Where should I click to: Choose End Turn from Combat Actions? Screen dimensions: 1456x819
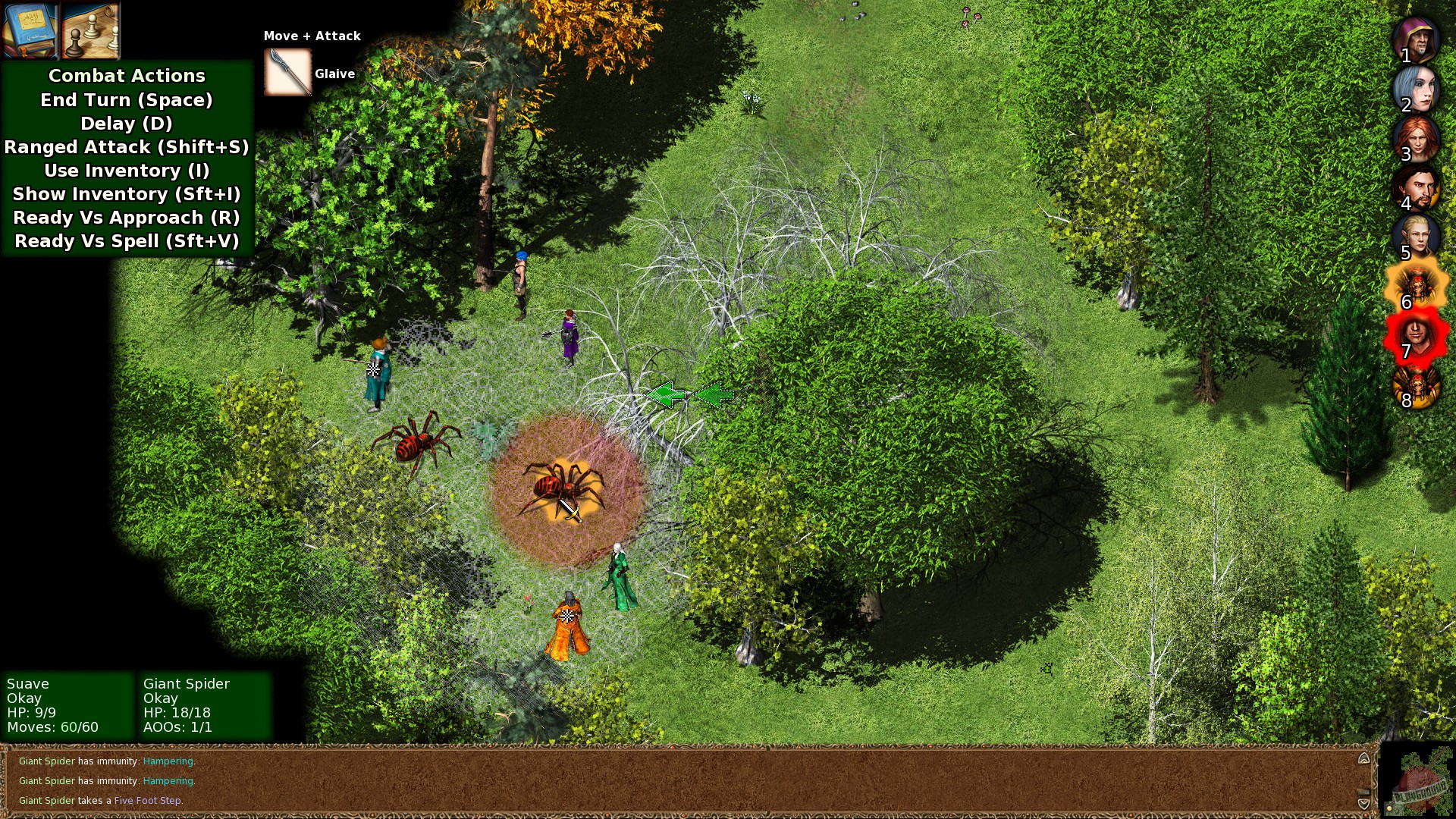[x=126, y=99]
